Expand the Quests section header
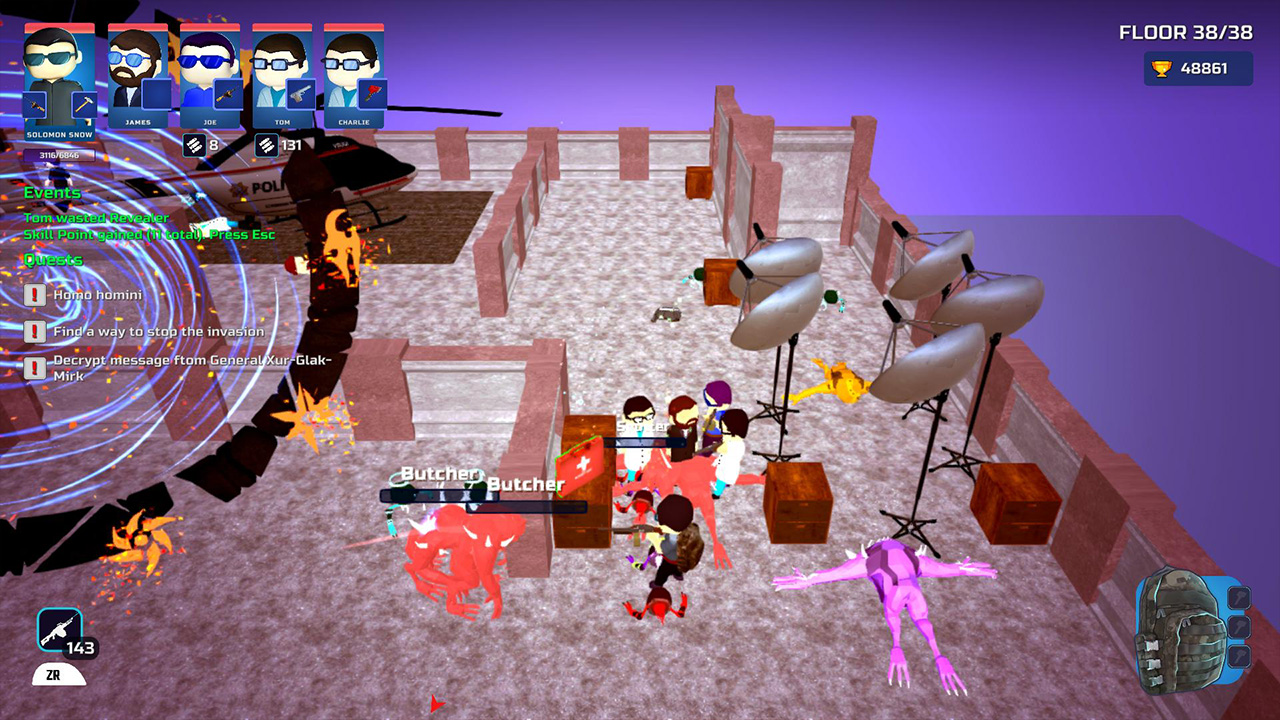The height and width of the screenshot is (720, 1280). click(x=52, y=259)
